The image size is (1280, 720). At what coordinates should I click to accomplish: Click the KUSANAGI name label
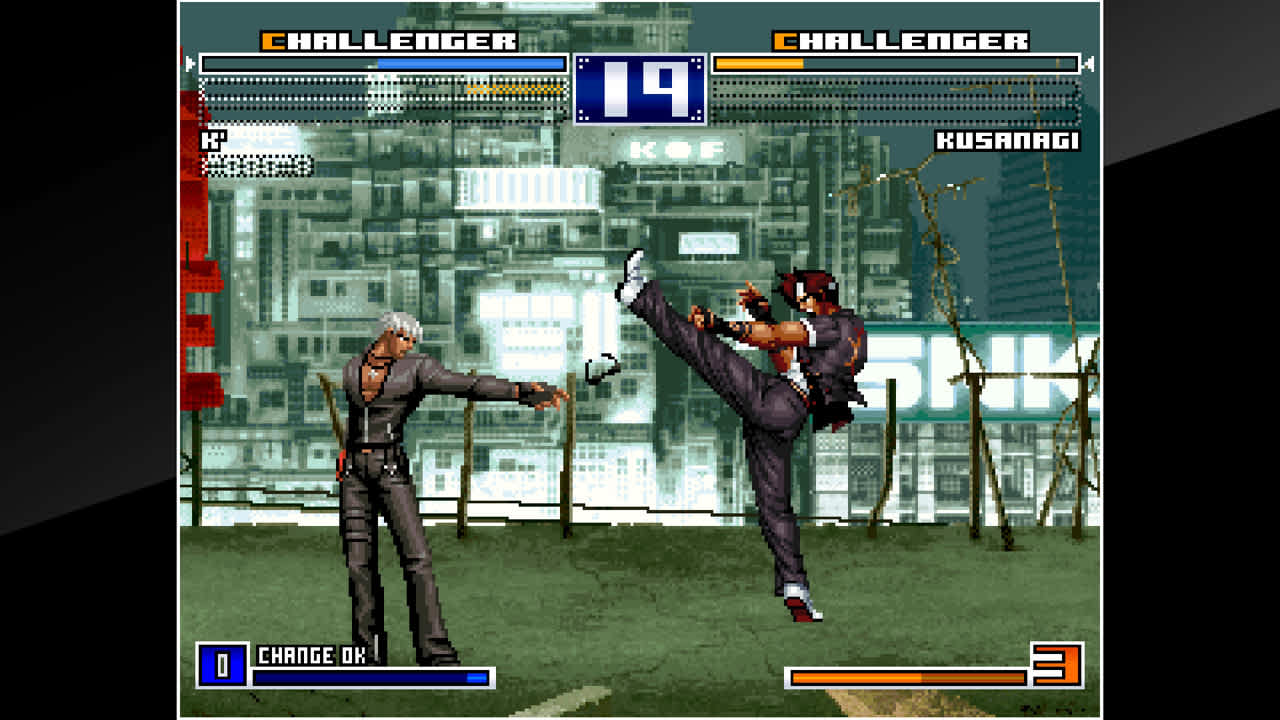pos(1009,142)
